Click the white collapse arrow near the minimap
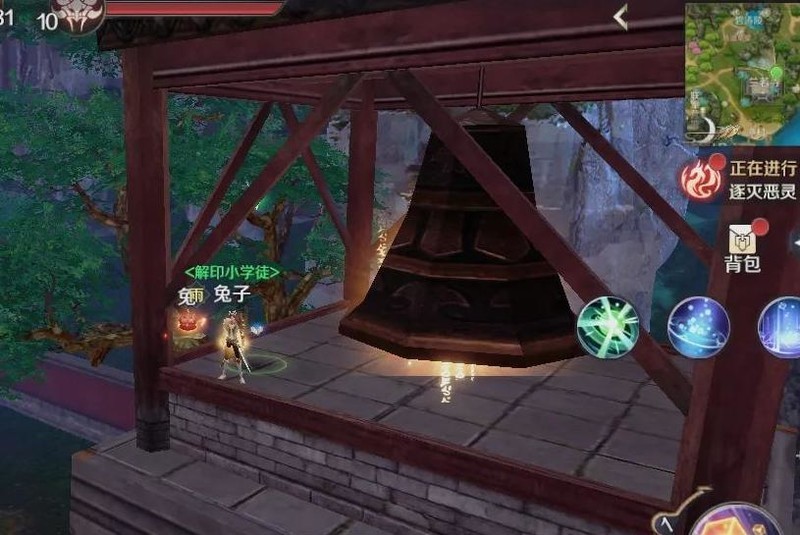 621,17
